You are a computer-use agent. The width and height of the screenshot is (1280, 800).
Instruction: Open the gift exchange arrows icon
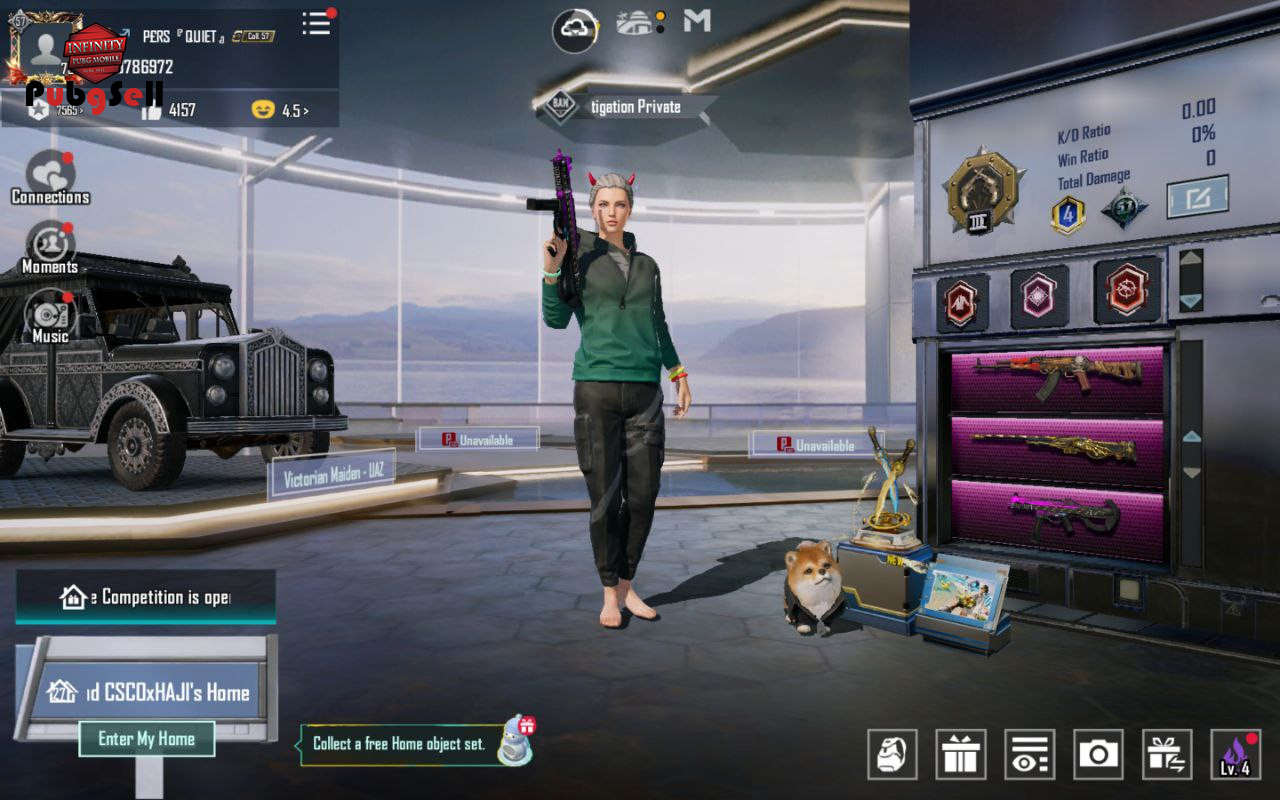pos(1167,754)
